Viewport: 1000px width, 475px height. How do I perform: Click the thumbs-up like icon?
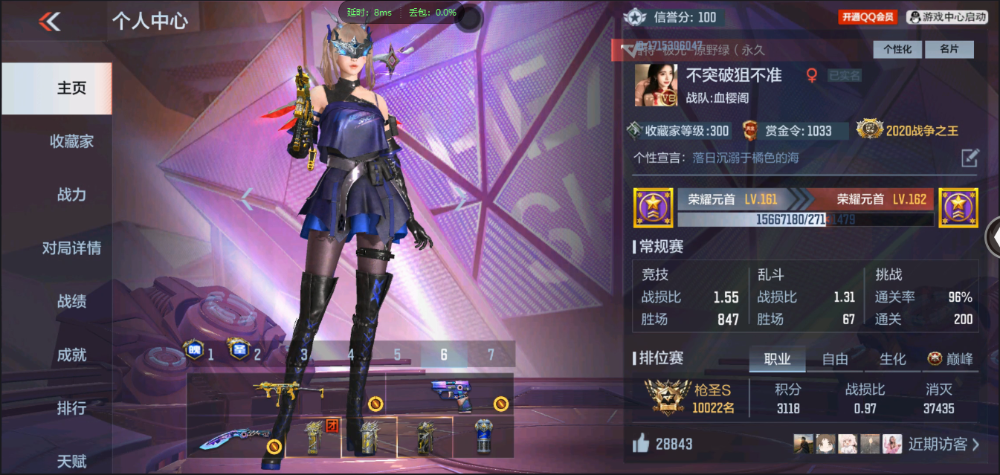pos(641,443)
